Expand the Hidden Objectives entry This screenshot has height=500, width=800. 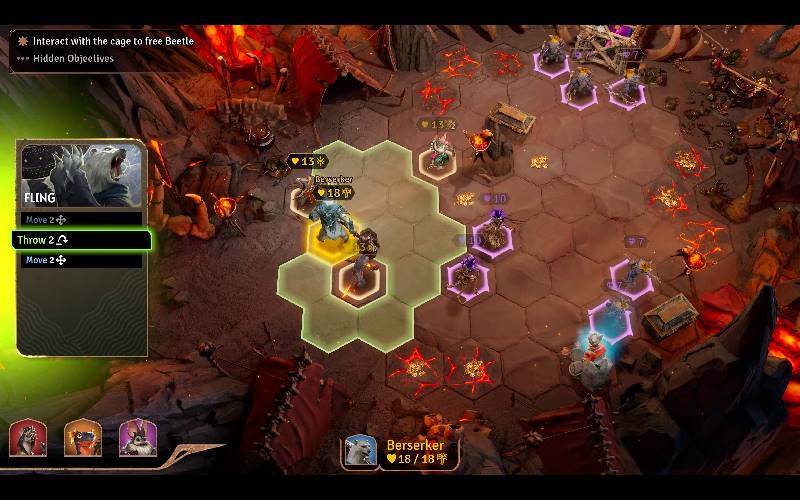click(x=72, y=59)
